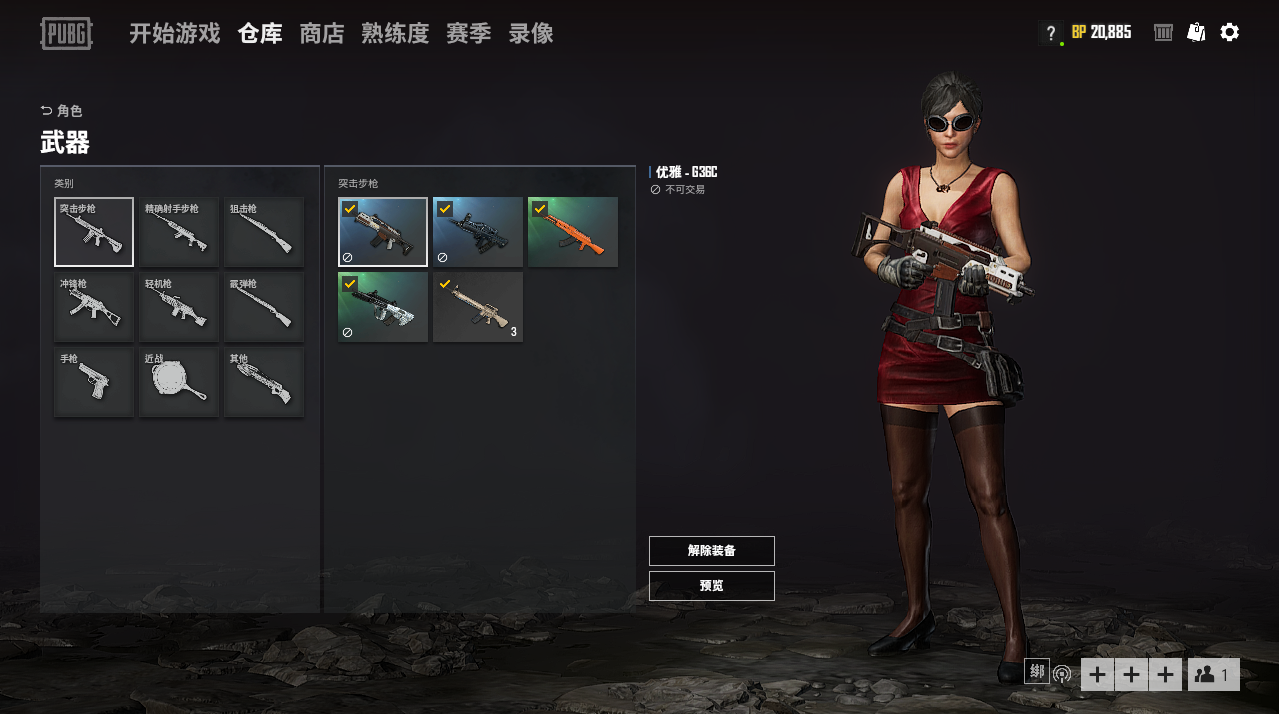Image resolution: width=1279 pixels, height=714 pixels.
Task: Select the 精确射手步枪 weapon category
Action: point(179,232)
